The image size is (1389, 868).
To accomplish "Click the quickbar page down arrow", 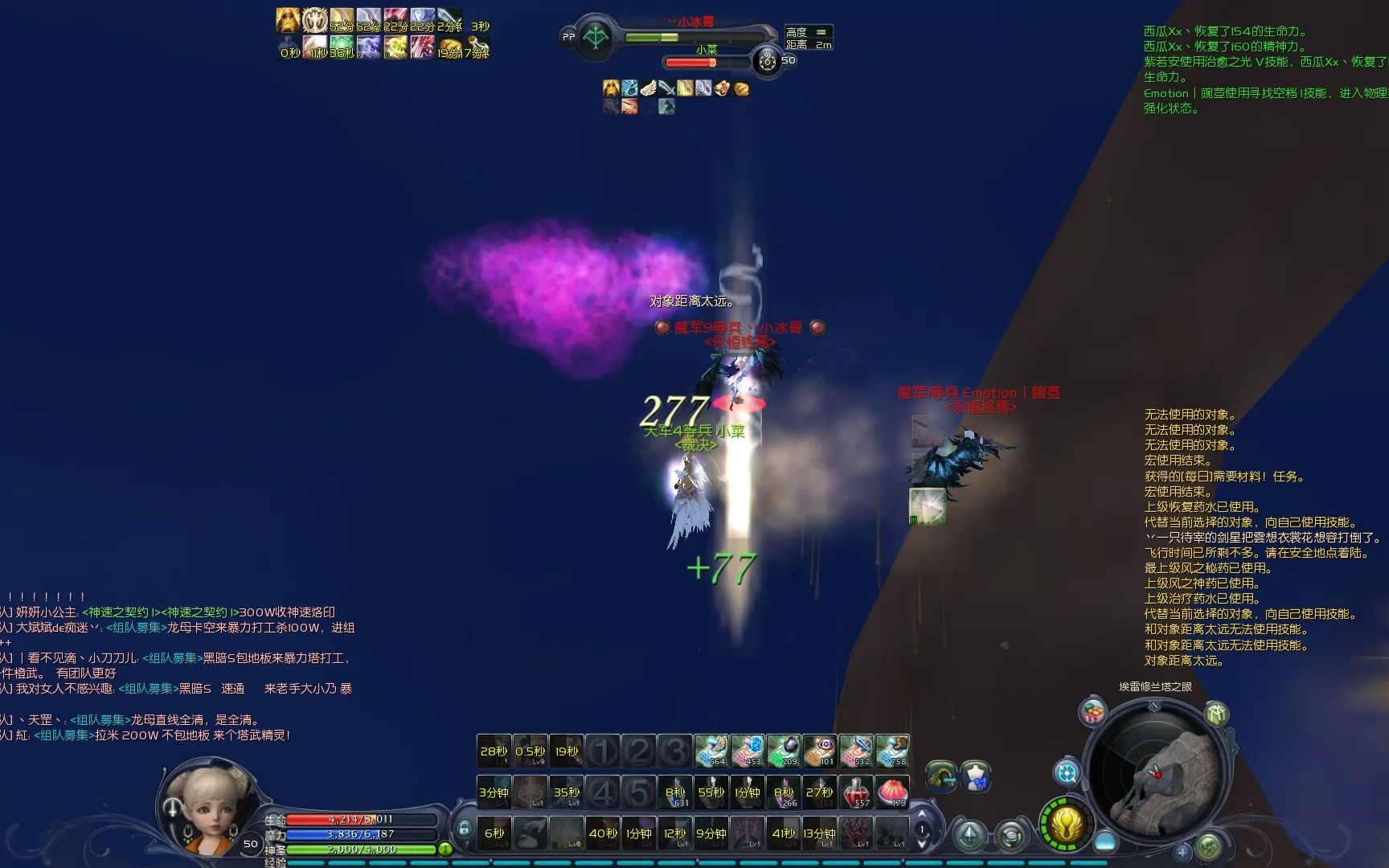I will point(923,845).
